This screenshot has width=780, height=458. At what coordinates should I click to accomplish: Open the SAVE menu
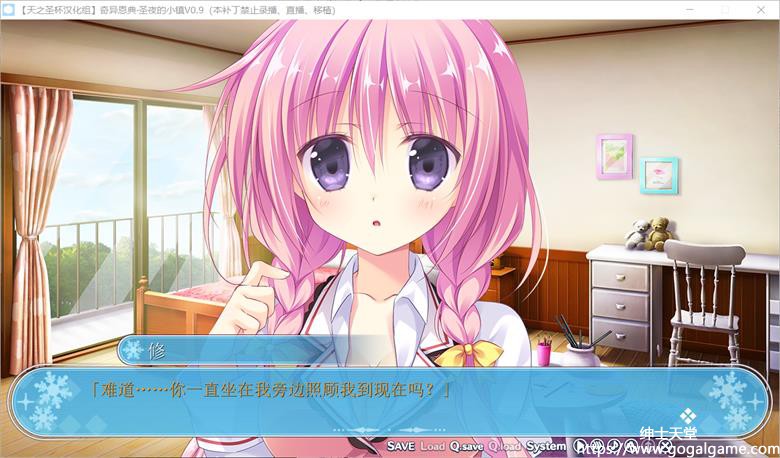(x=400, y=445)
